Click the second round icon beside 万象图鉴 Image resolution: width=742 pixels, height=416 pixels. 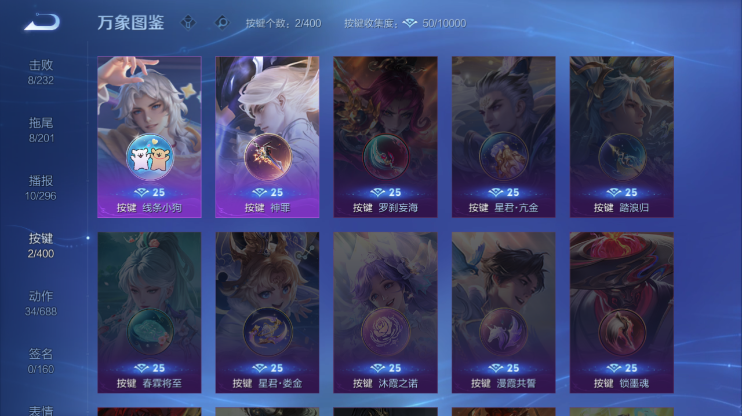221,22
